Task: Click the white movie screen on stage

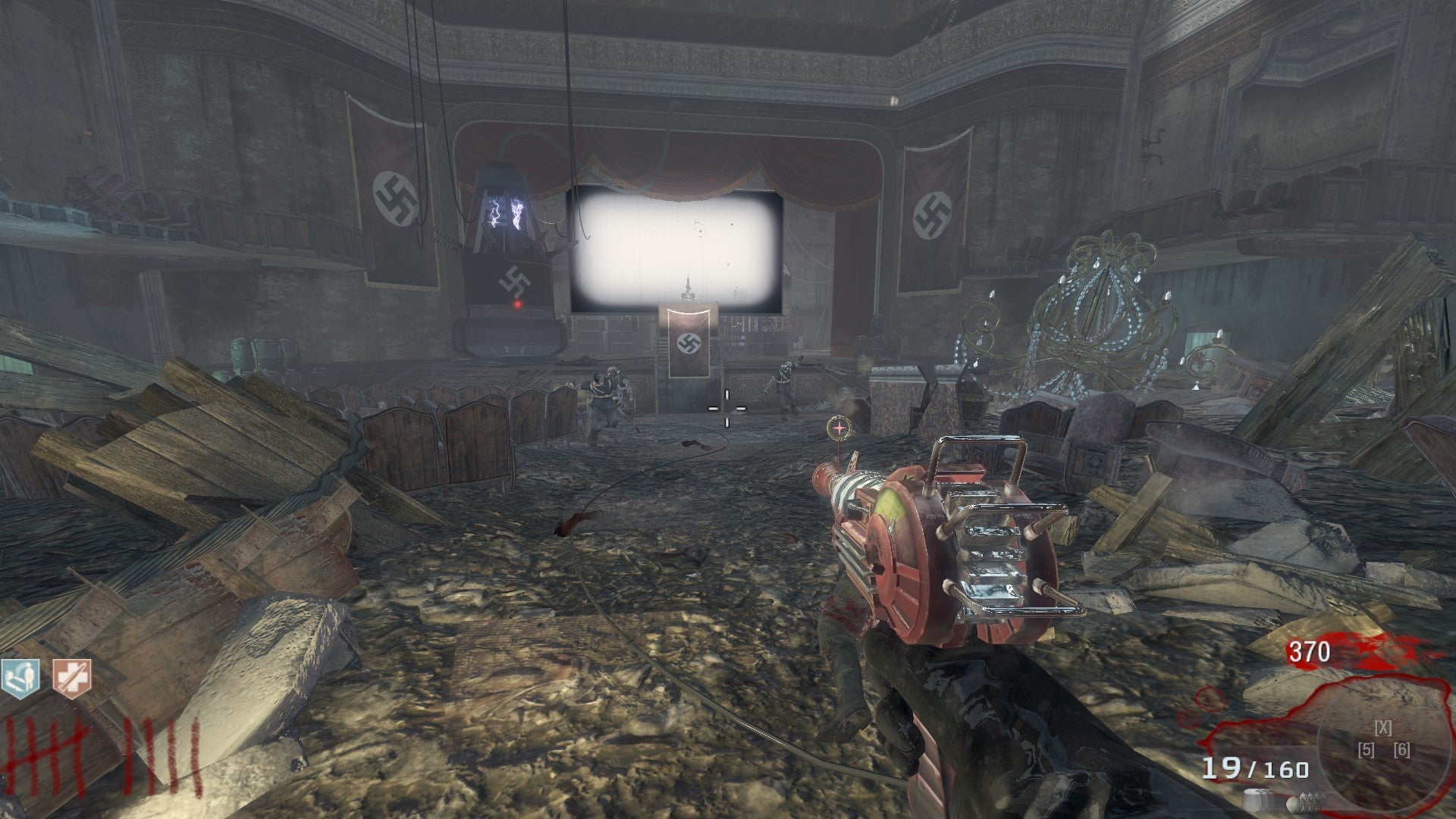Action: click(x=675, y=246)
